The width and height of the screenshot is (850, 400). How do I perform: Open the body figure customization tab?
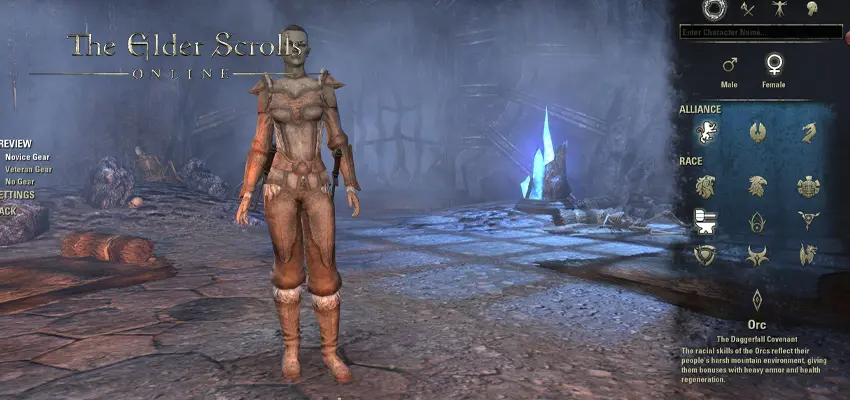(778, 9)
